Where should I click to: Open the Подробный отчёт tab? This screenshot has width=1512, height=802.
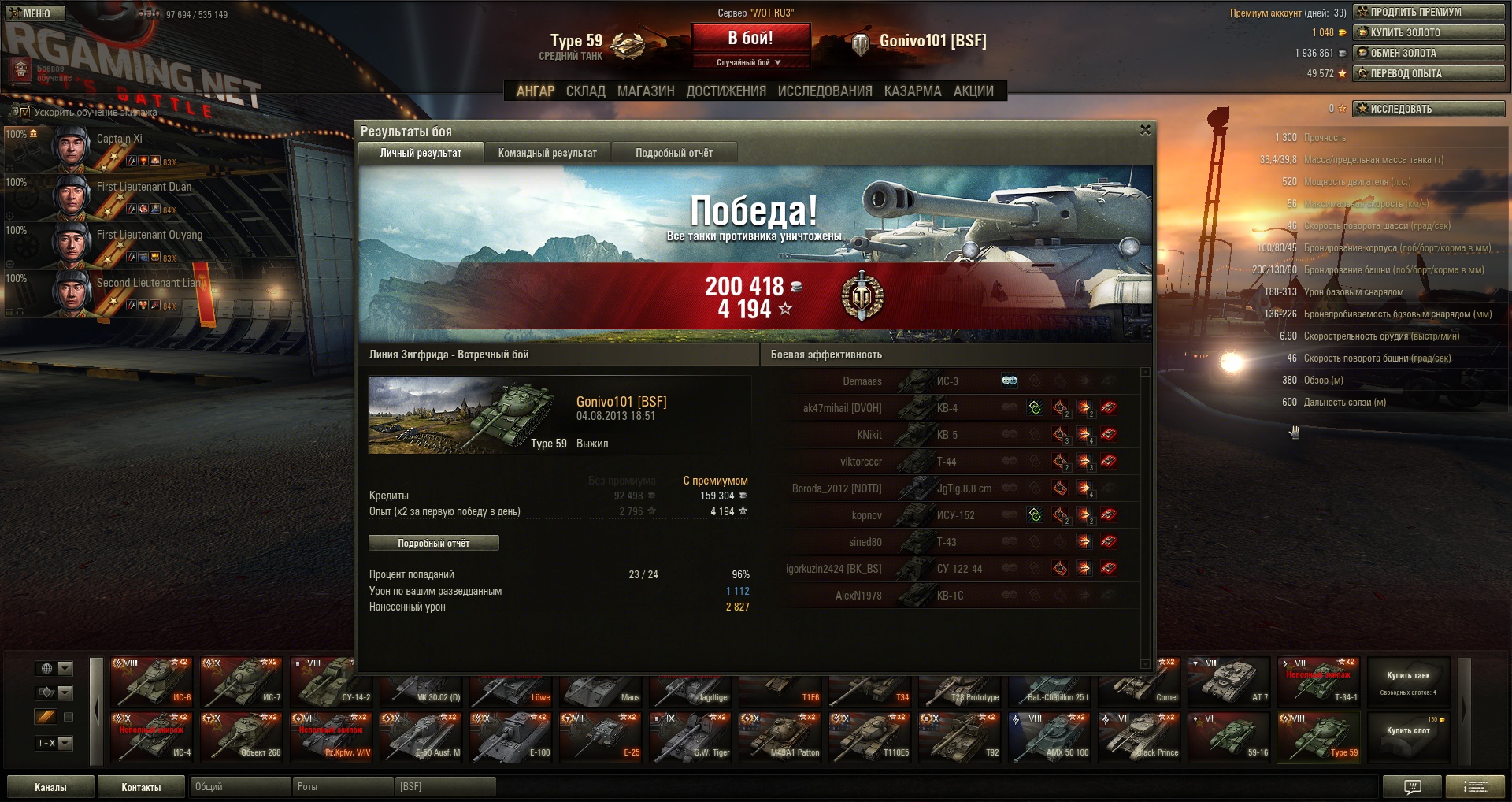(674, 153)
